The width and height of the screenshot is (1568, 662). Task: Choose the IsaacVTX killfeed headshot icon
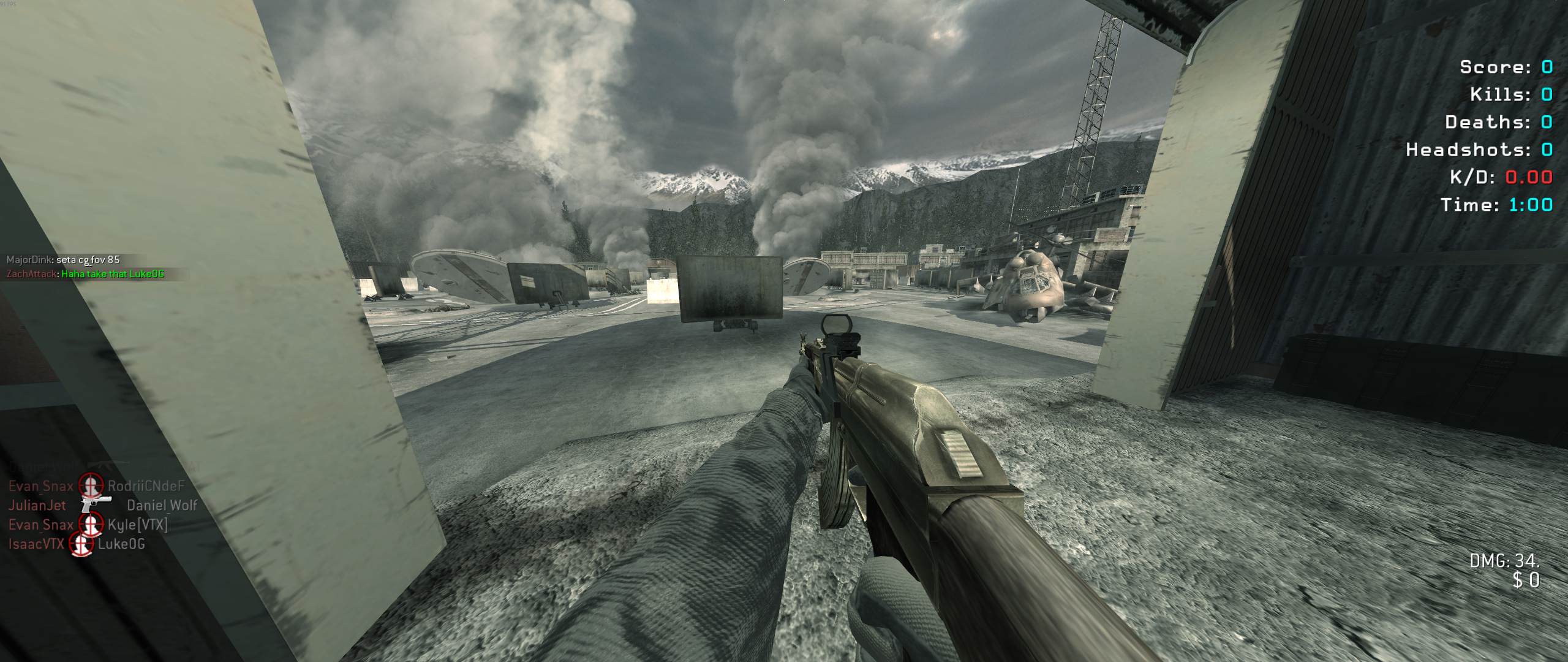[81, 544]
